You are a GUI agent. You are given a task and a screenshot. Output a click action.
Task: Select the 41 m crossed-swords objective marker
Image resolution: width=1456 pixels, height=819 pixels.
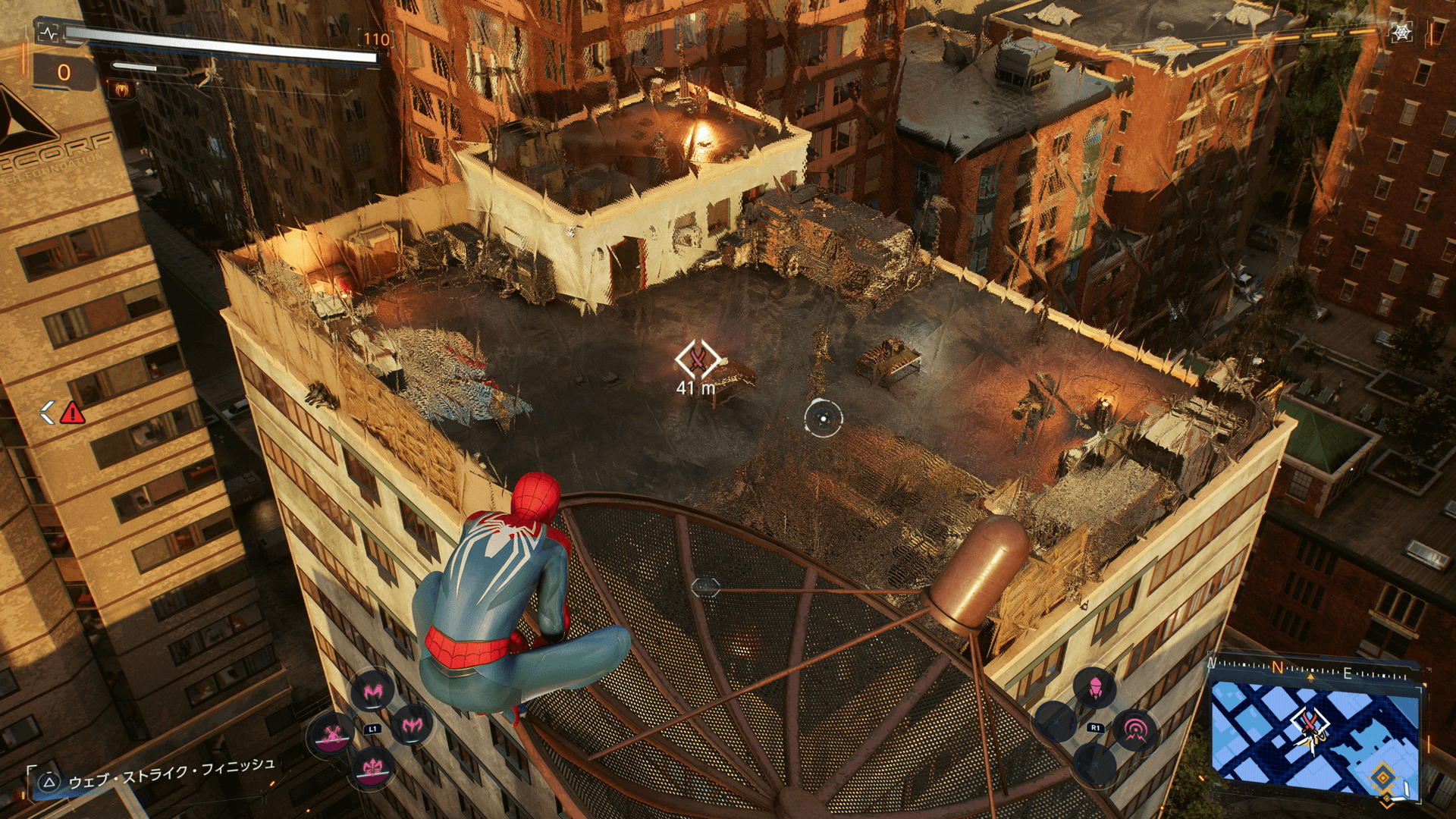coord(698,359)
